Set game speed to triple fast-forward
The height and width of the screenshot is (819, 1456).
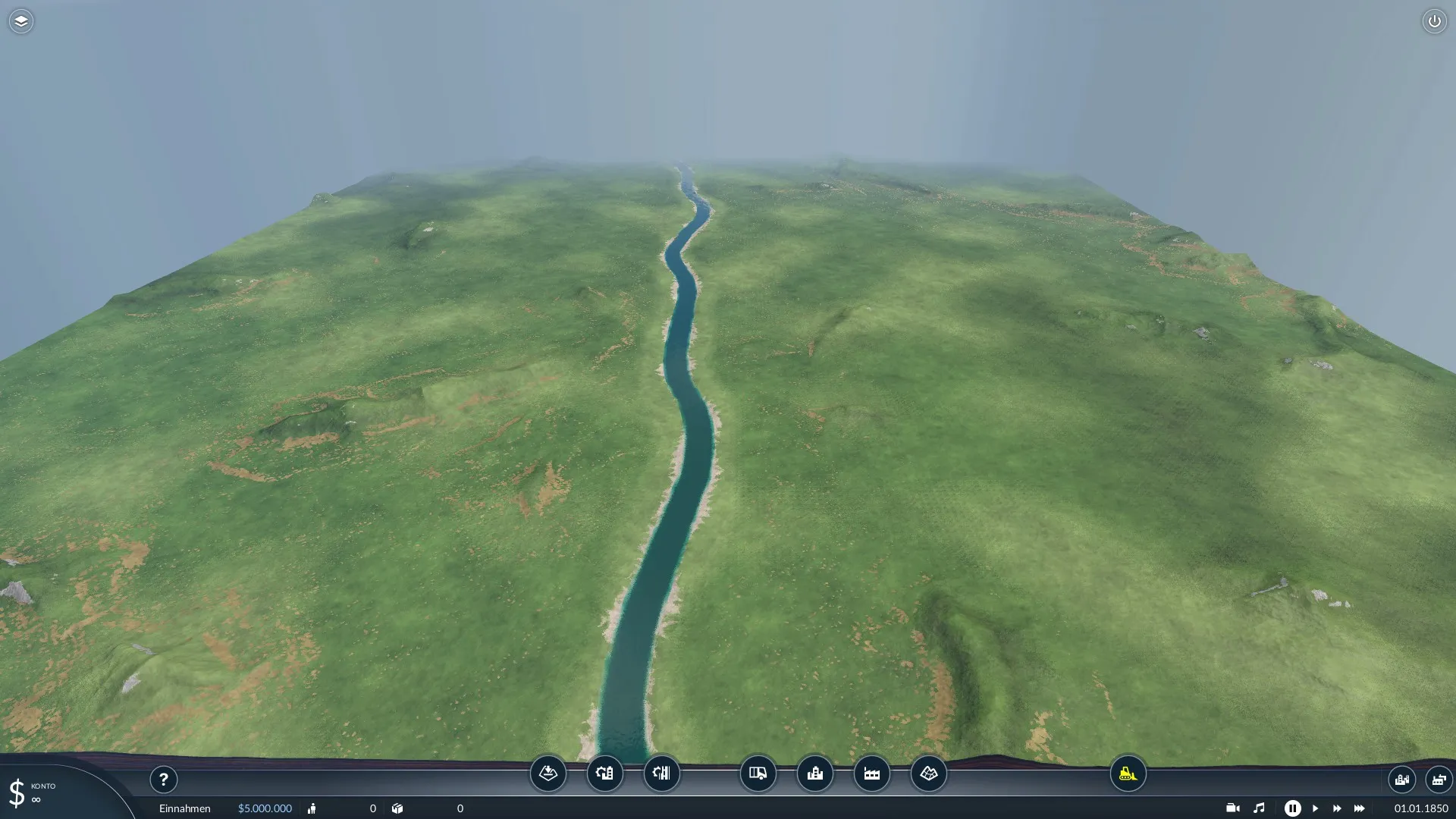pos(1360,808)
